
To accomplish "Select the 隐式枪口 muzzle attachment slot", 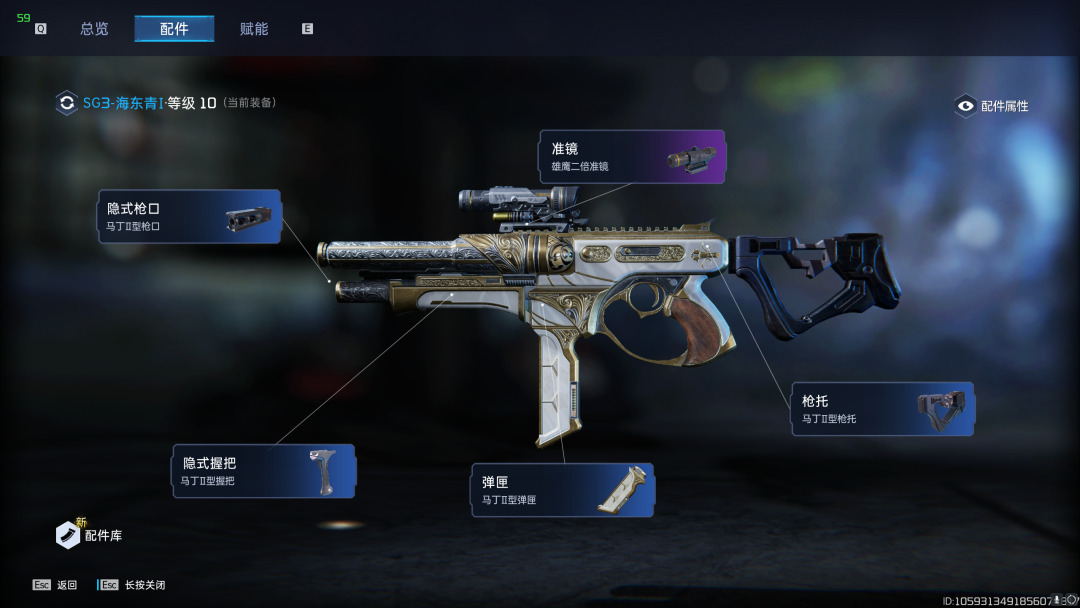I will [189, 216].
